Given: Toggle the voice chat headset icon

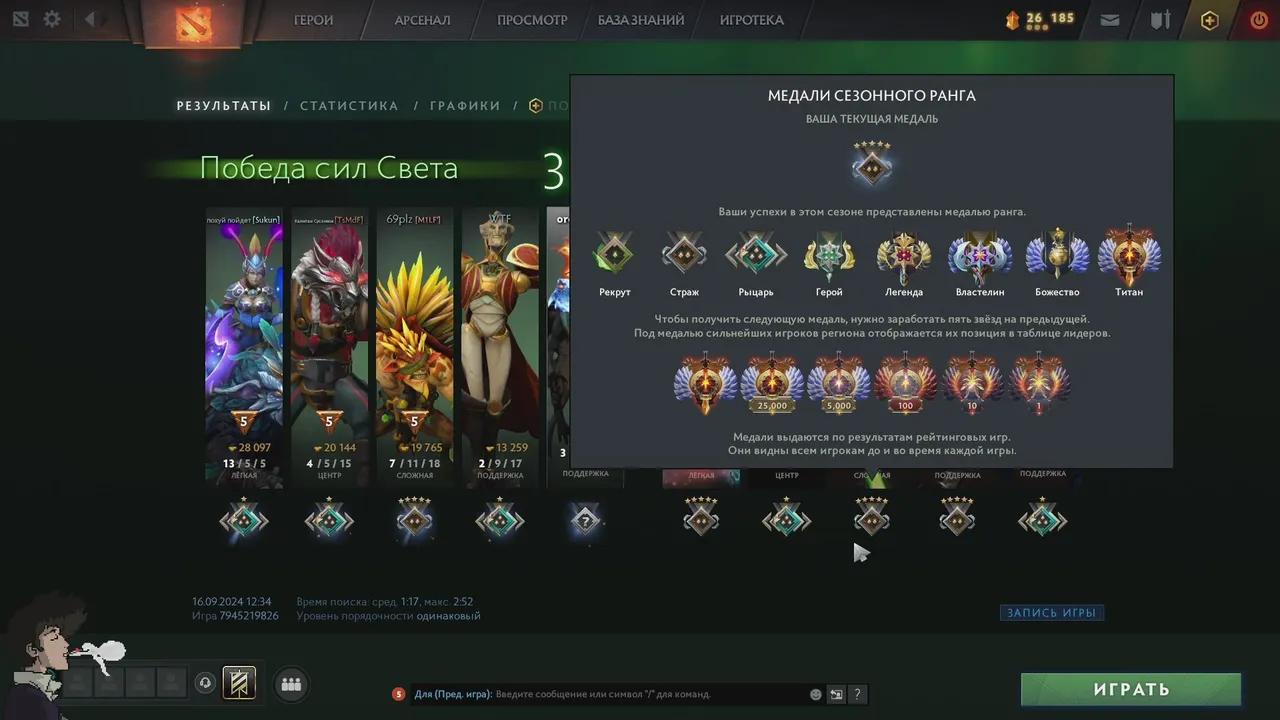Looking at the screenshot, I should click(x=205, y=682).
